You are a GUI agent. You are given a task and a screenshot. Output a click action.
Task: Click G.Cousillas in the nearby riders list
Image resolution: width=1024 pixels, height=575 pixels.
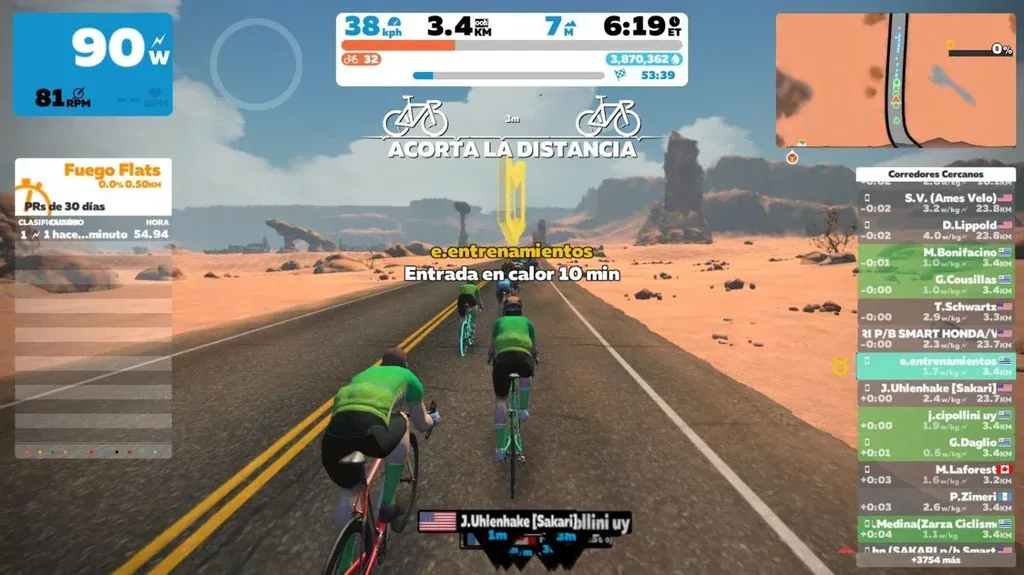(935, 284)
